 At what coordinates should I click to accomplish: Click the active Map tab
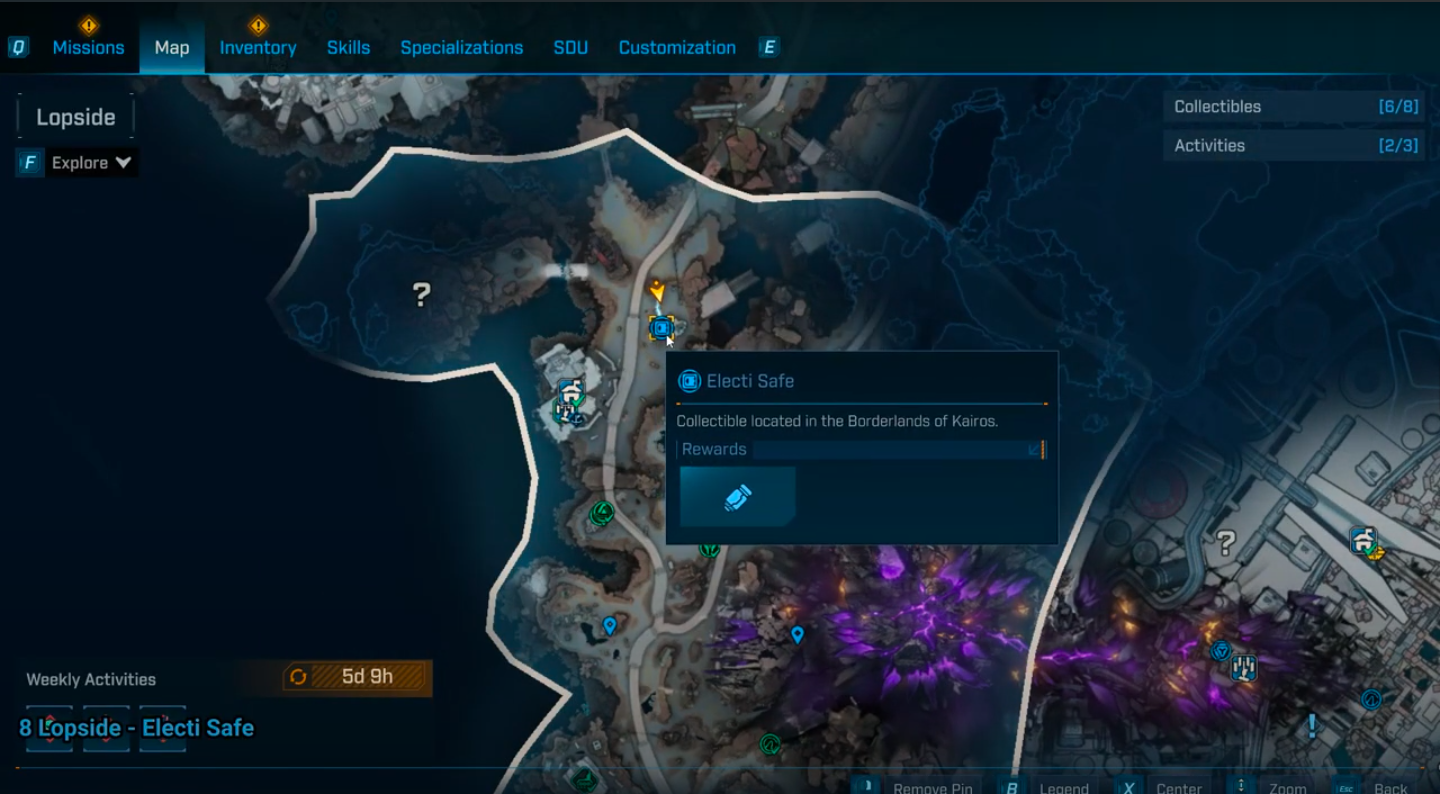172,47
